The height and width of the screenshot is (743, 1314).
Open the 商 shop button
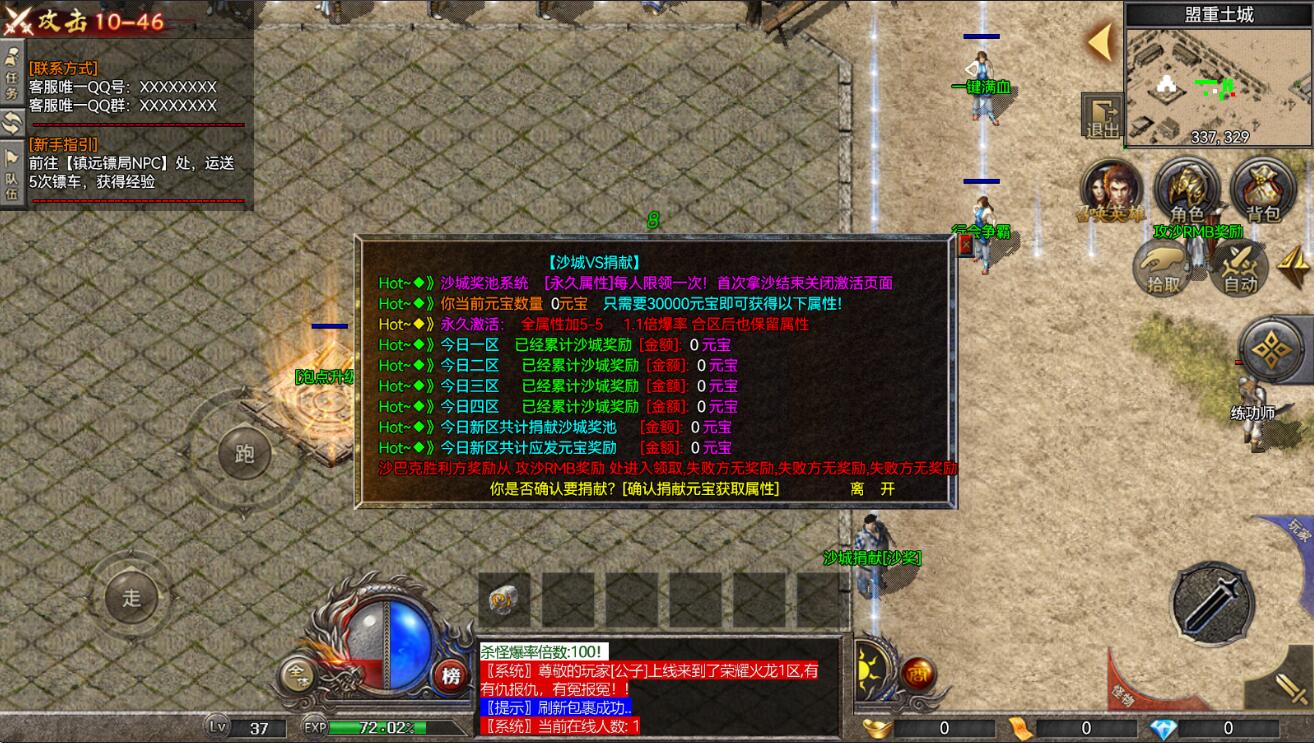pos(918,675)
